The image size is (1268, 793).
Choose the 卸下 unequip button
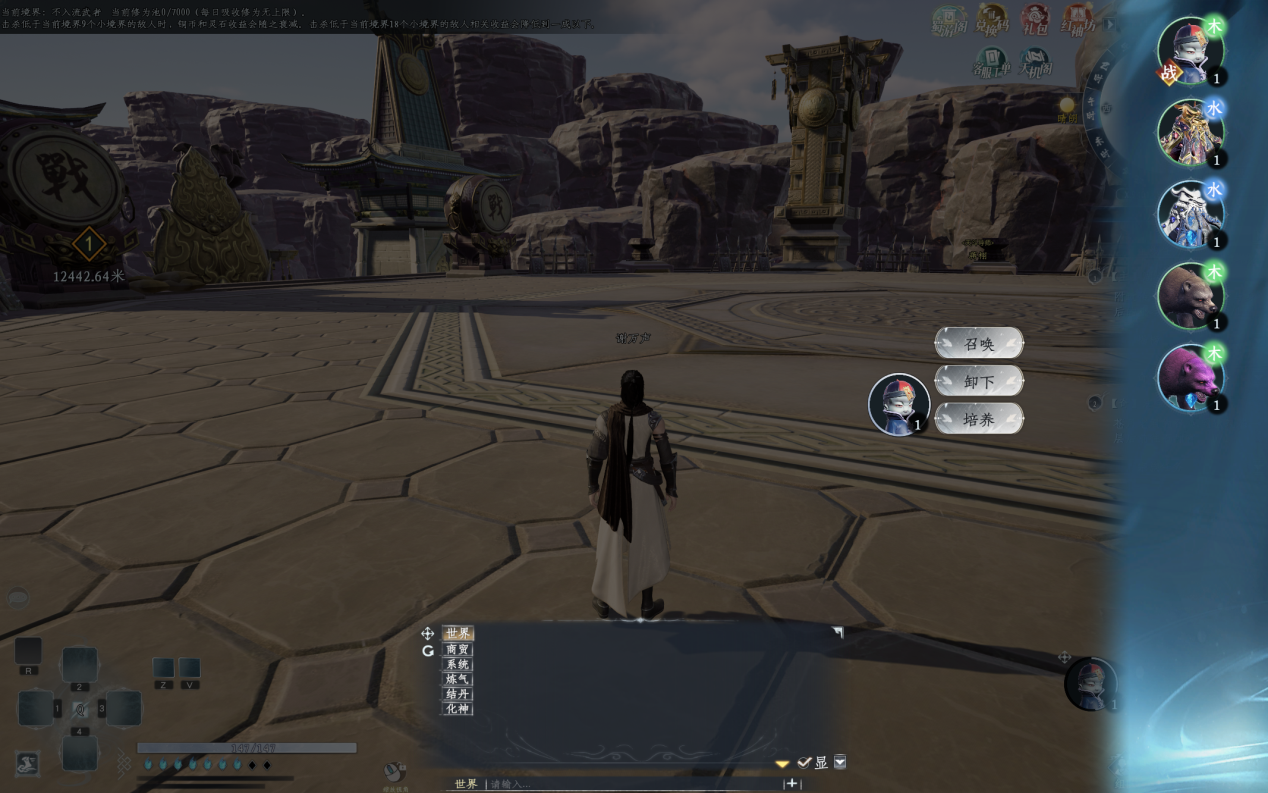[979, 381]
